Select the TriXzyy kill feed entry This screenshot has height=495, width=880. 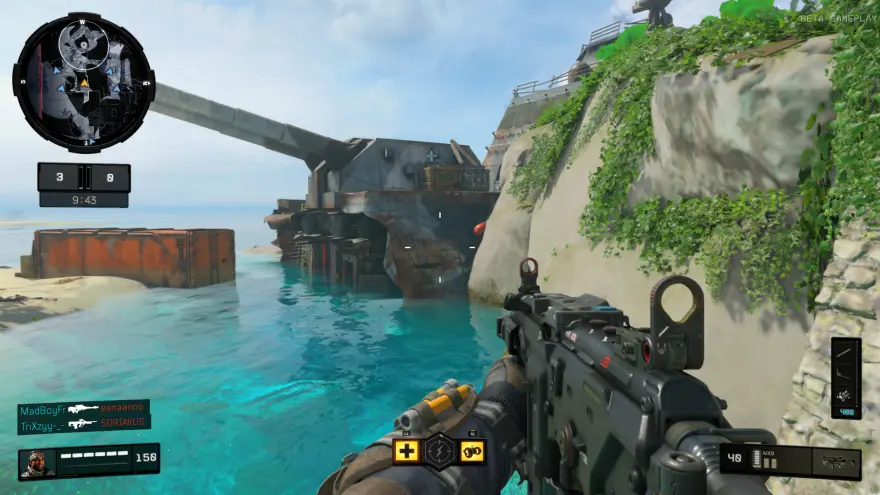[x=84, y=424]
